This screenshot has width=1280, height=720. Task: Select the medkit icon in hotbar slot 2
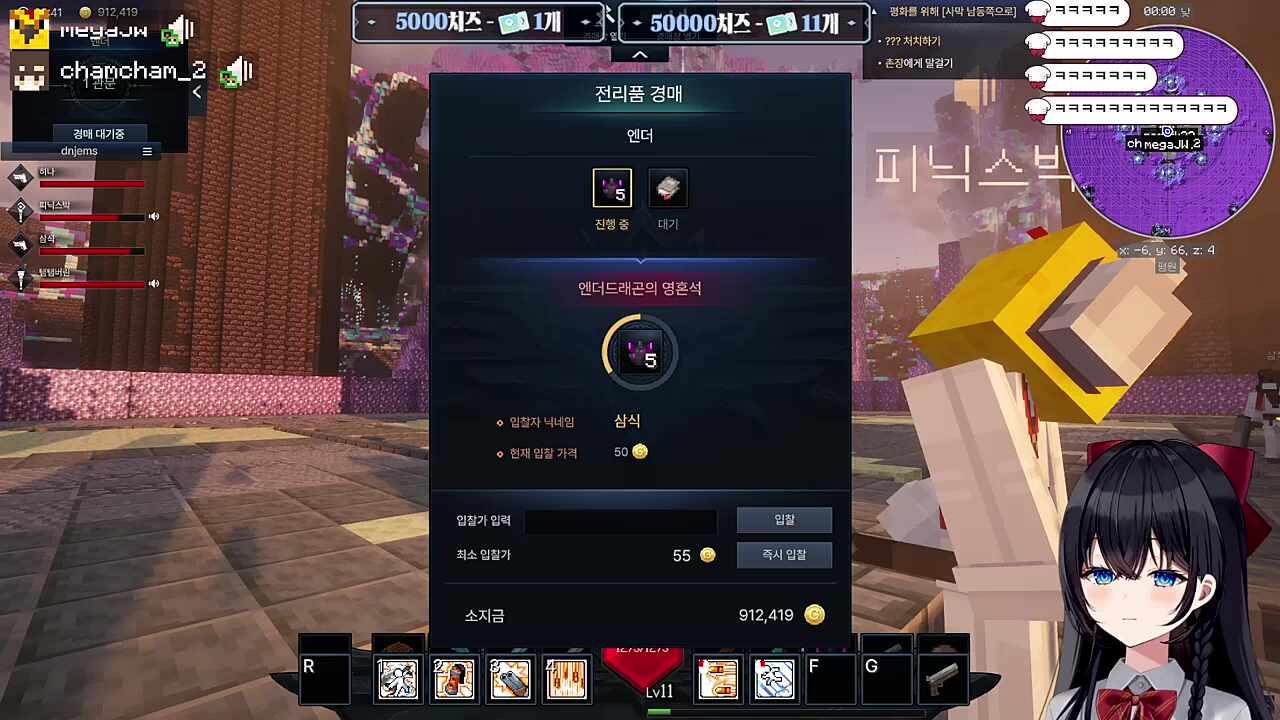tap(454, 678)
